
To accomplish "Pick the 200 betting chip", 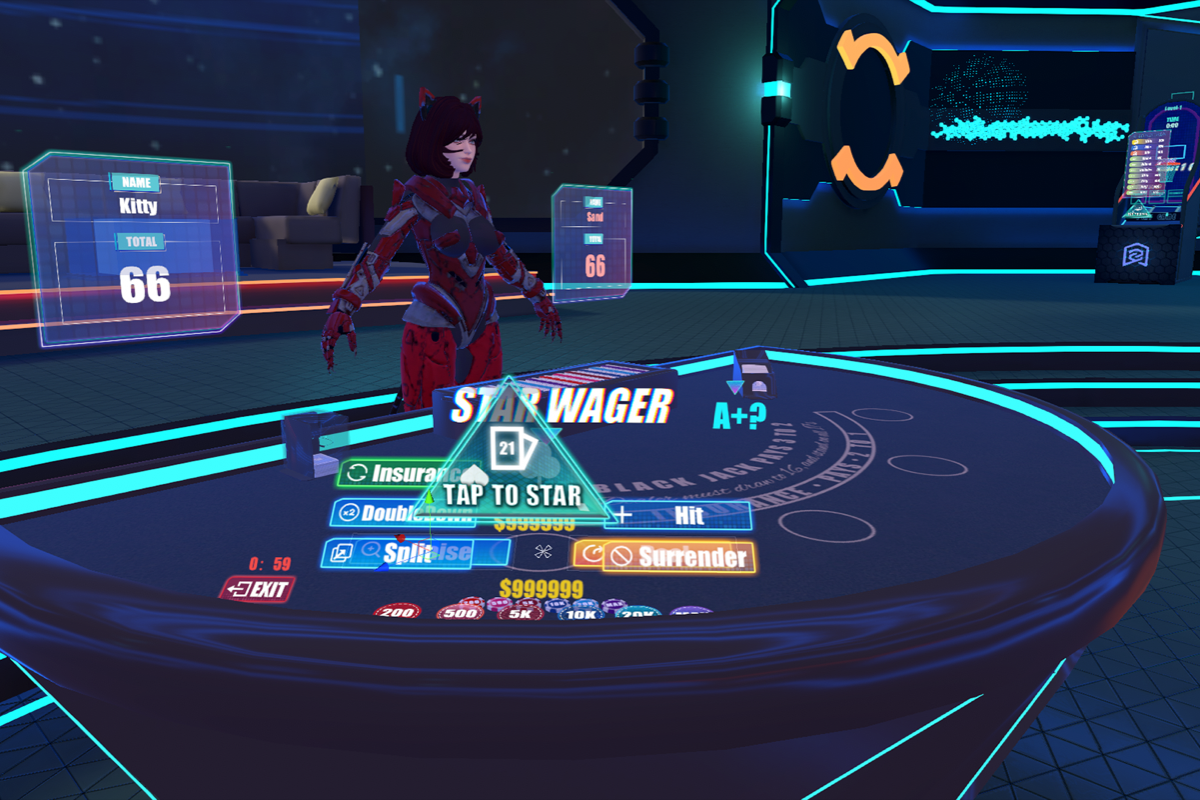I will point(397,611).
